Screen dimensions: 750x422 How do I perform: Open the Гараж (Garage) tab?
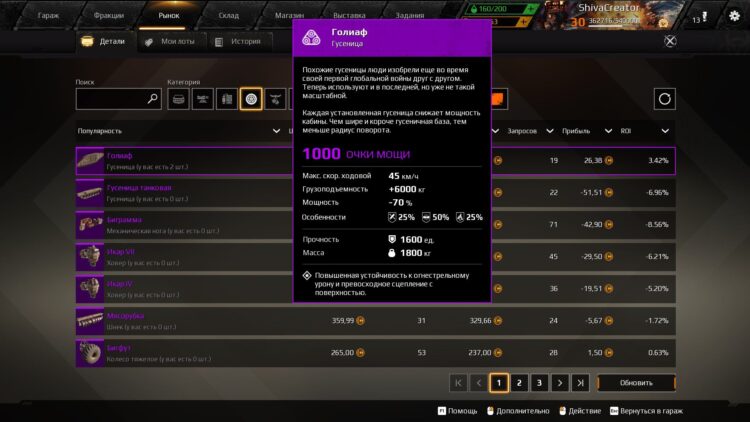click(48, 16)
